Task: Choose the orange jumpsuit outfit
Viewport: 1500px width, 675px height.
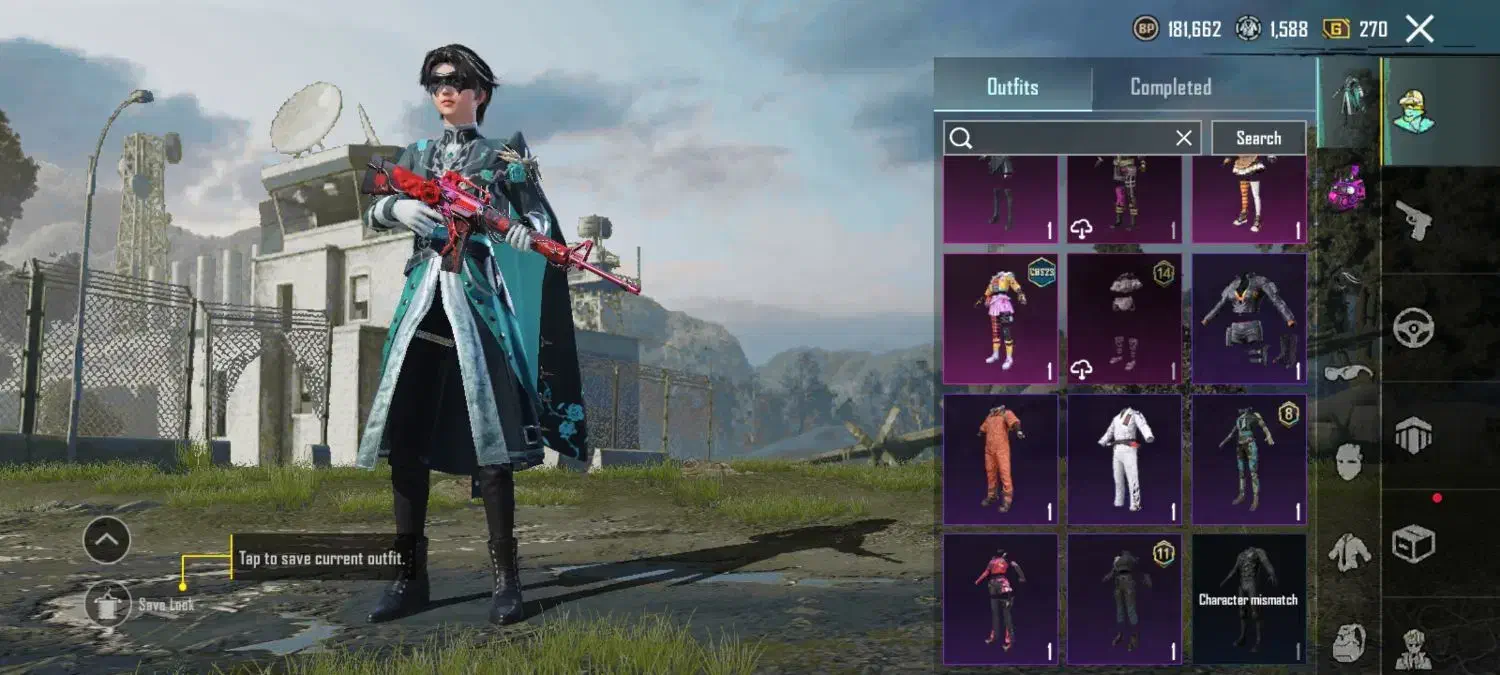Action: (x=1000, y=459)
